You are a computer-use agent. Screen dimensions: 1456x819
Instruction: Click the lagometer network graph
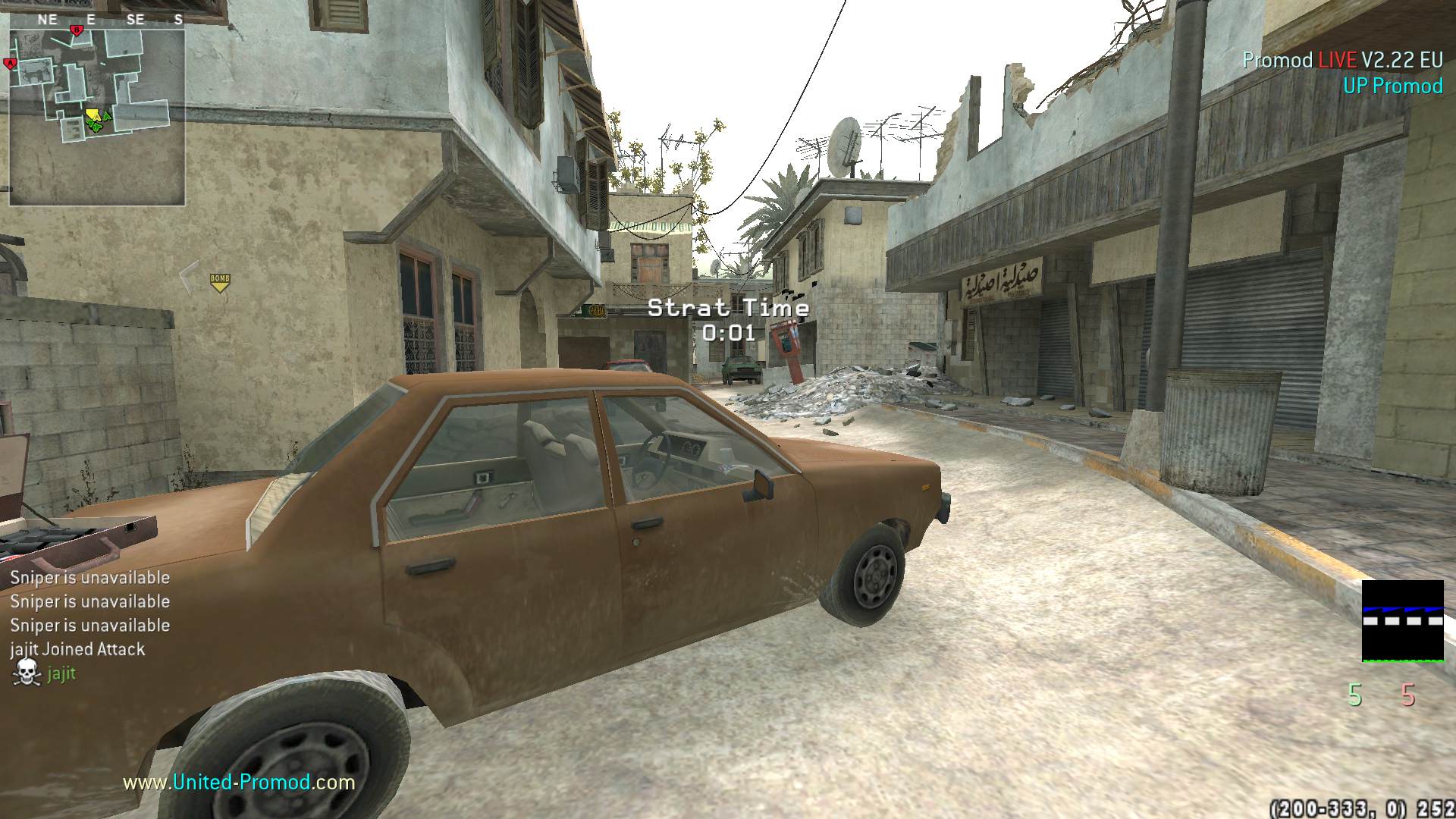pyautogui.click(x=1402, y=621)
